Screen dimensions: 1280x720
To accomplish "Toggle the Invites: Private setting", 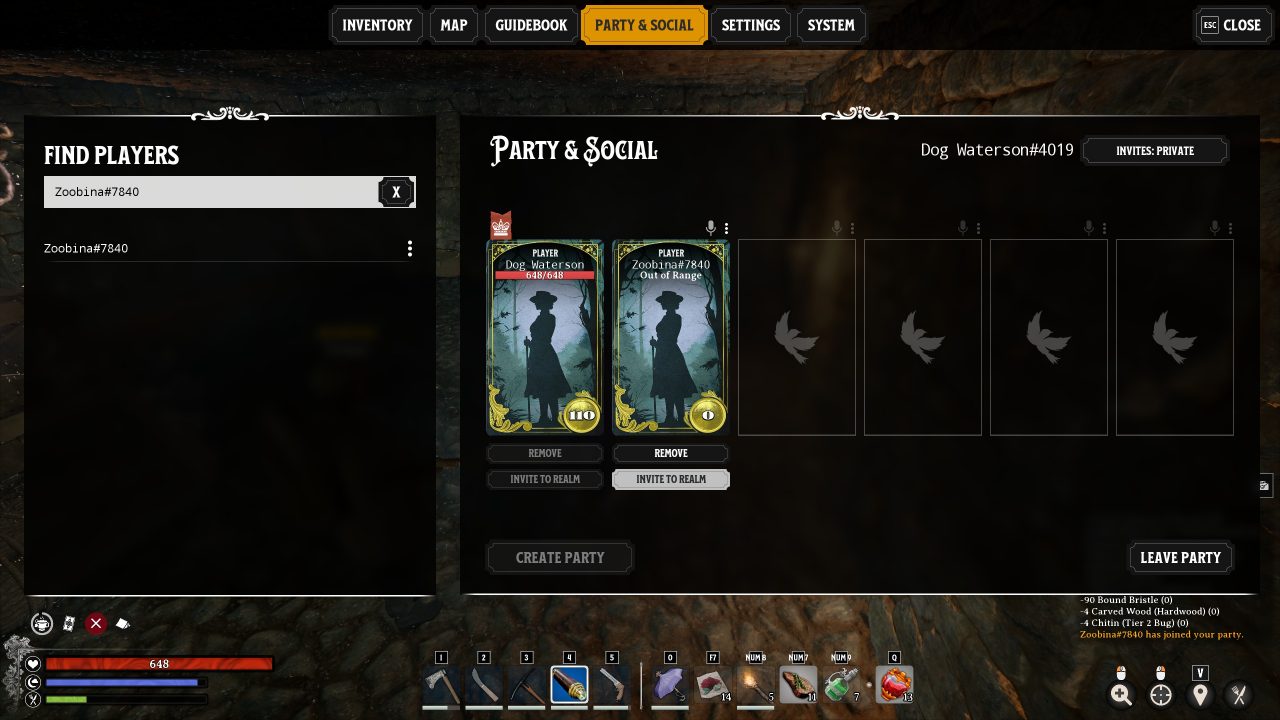I will [1155, 151].
